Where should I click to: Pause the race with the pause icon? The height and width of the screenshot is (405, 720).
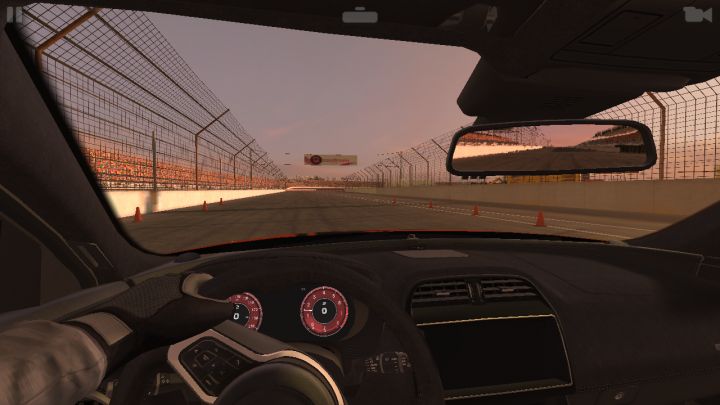point(14,14)
